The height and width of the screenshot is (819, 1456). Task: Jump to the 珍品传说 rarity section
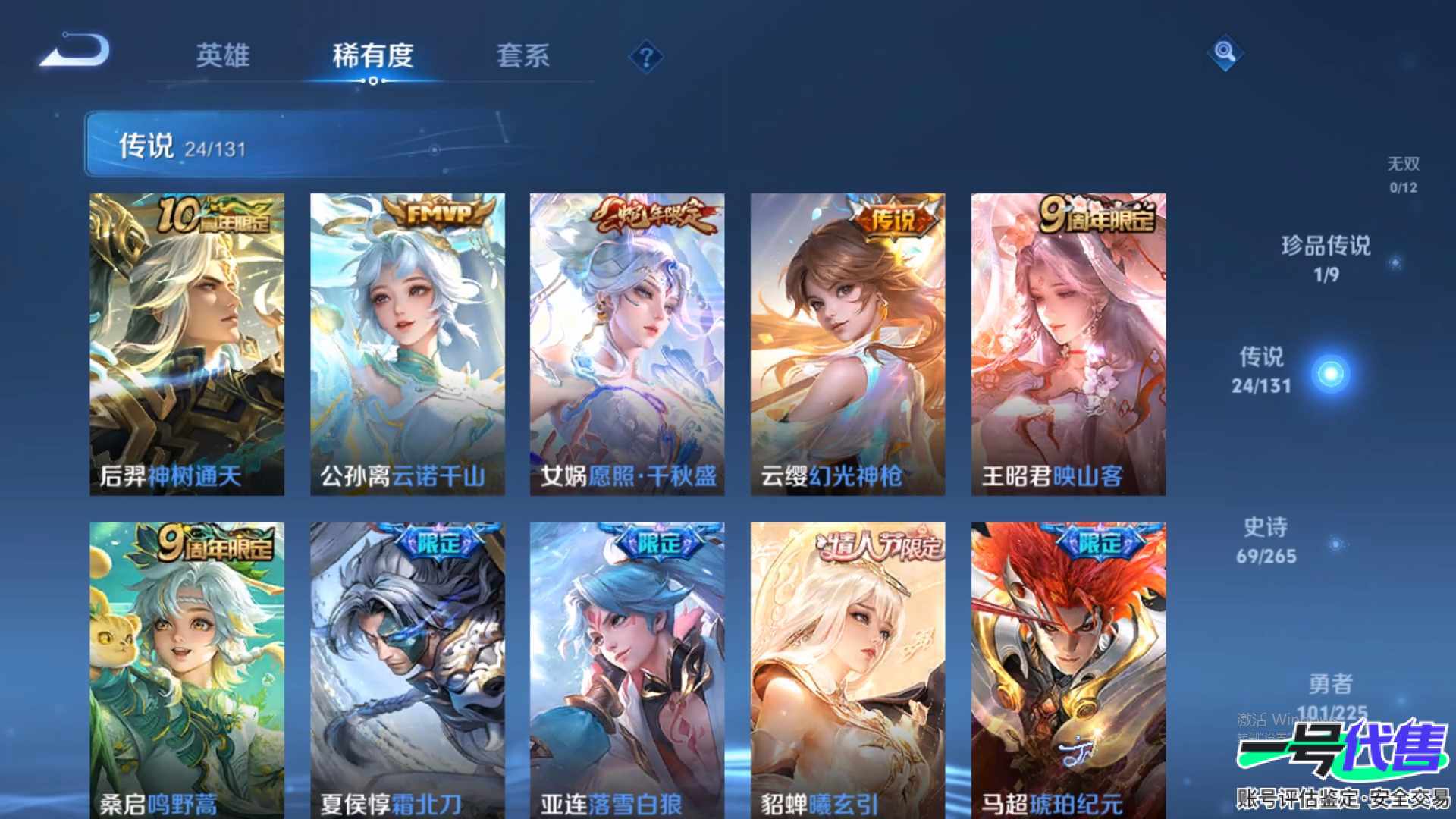1326,258
